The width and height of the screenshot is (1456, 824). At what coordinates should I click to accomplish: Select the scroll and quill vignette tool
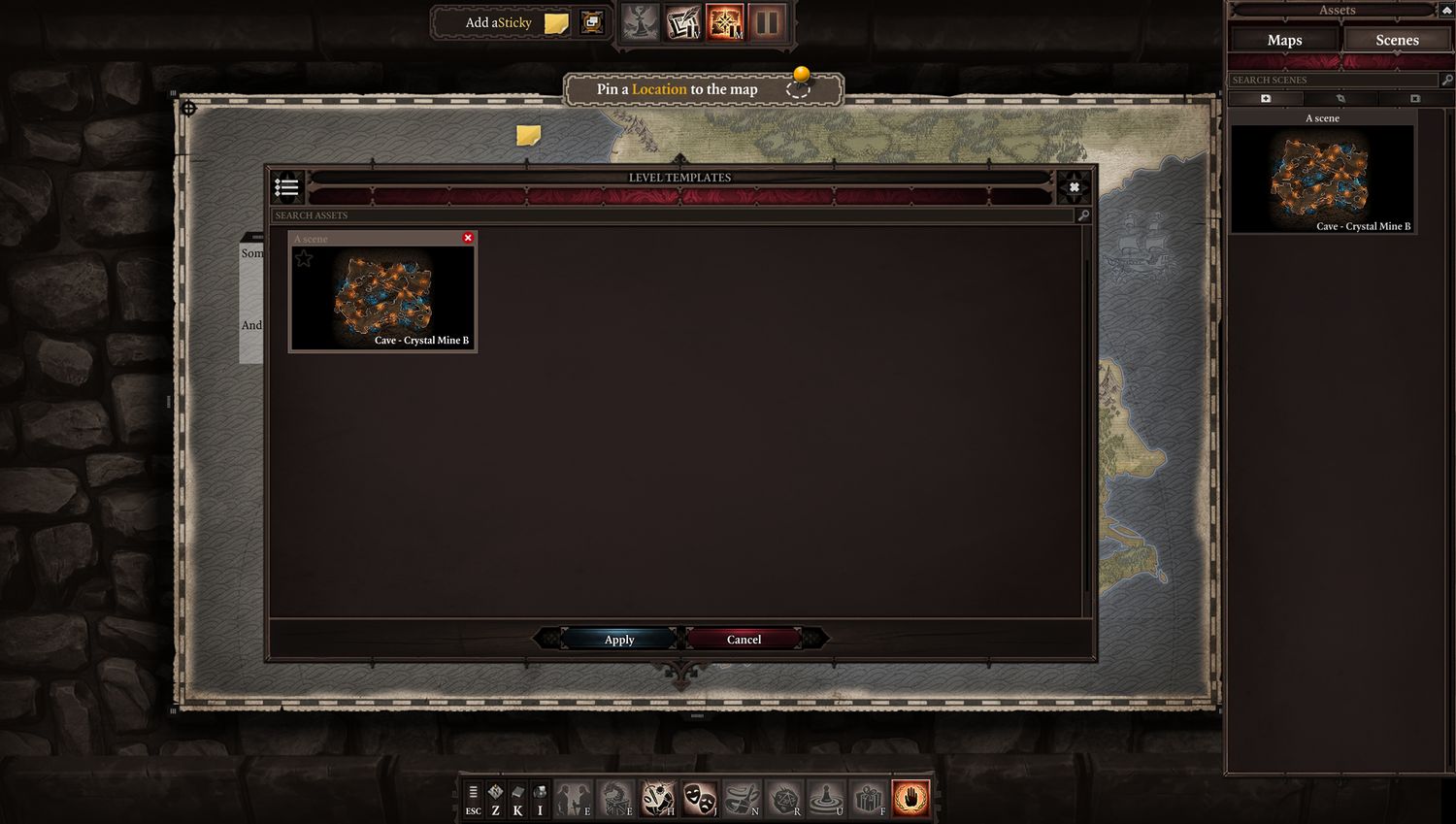click(x=682, y=22)
